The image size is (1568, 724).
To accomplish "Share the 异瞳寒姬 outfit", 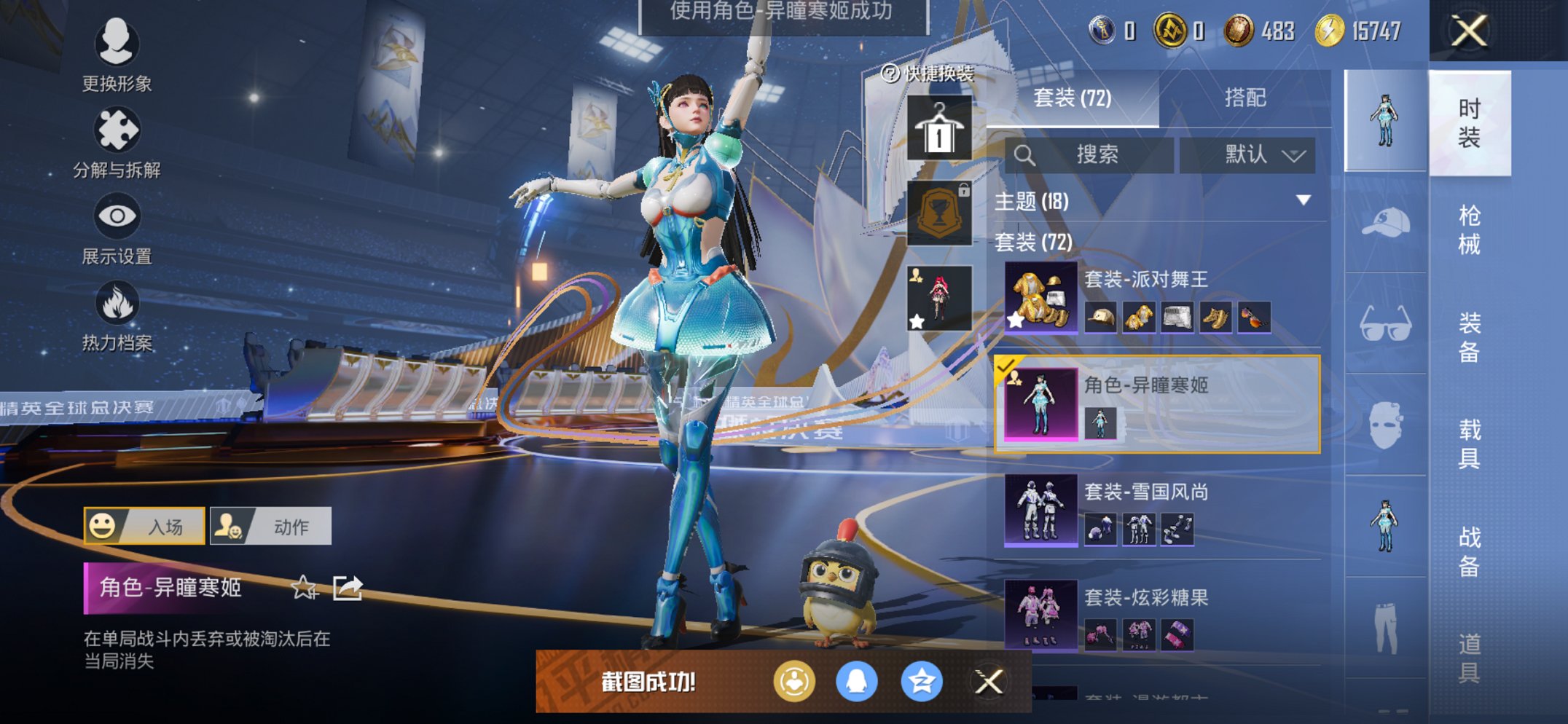I will [x=348, y=587].
